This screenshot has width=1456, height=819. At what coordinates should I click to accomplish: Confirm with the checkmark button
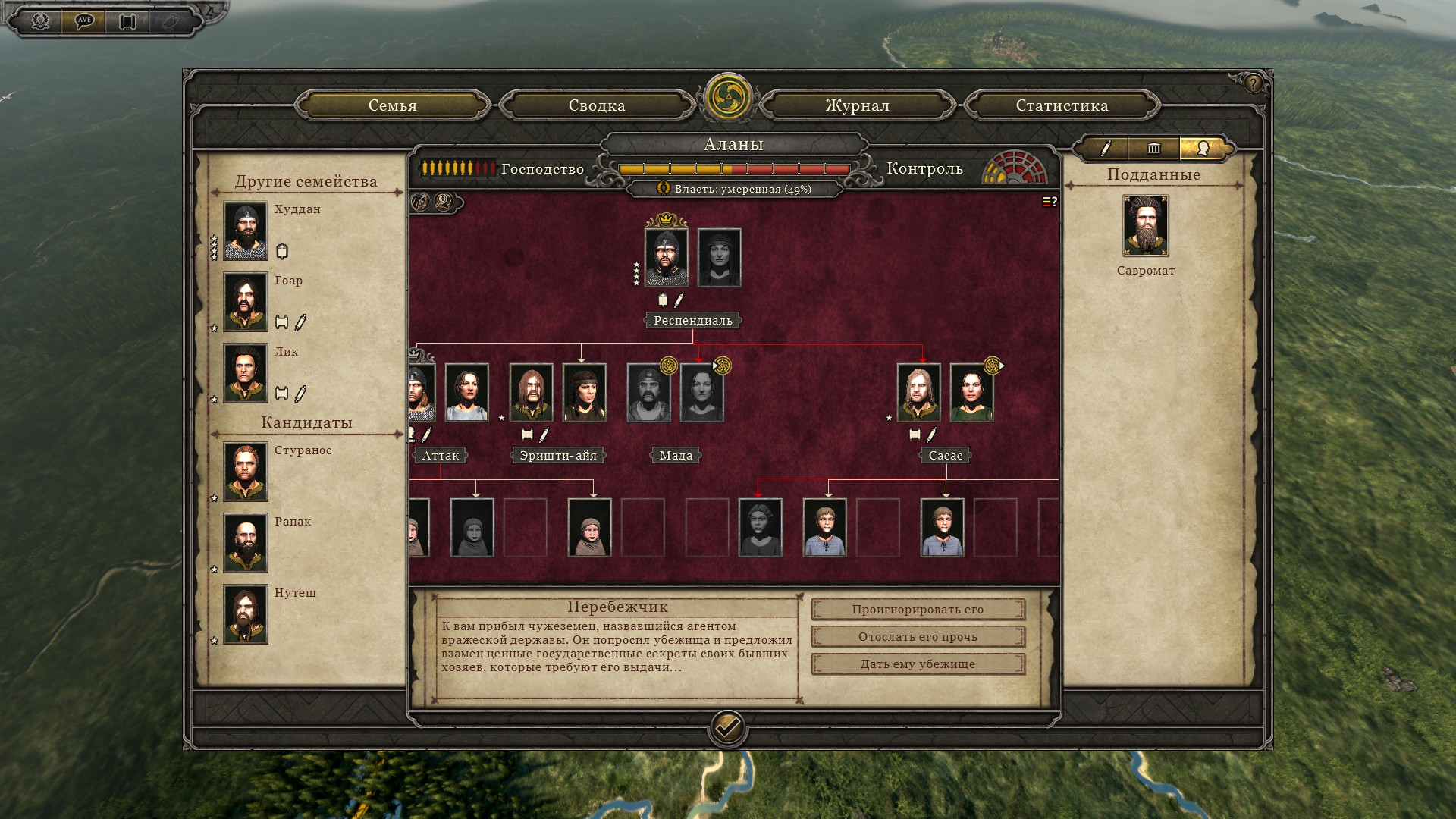click(727, 729)
